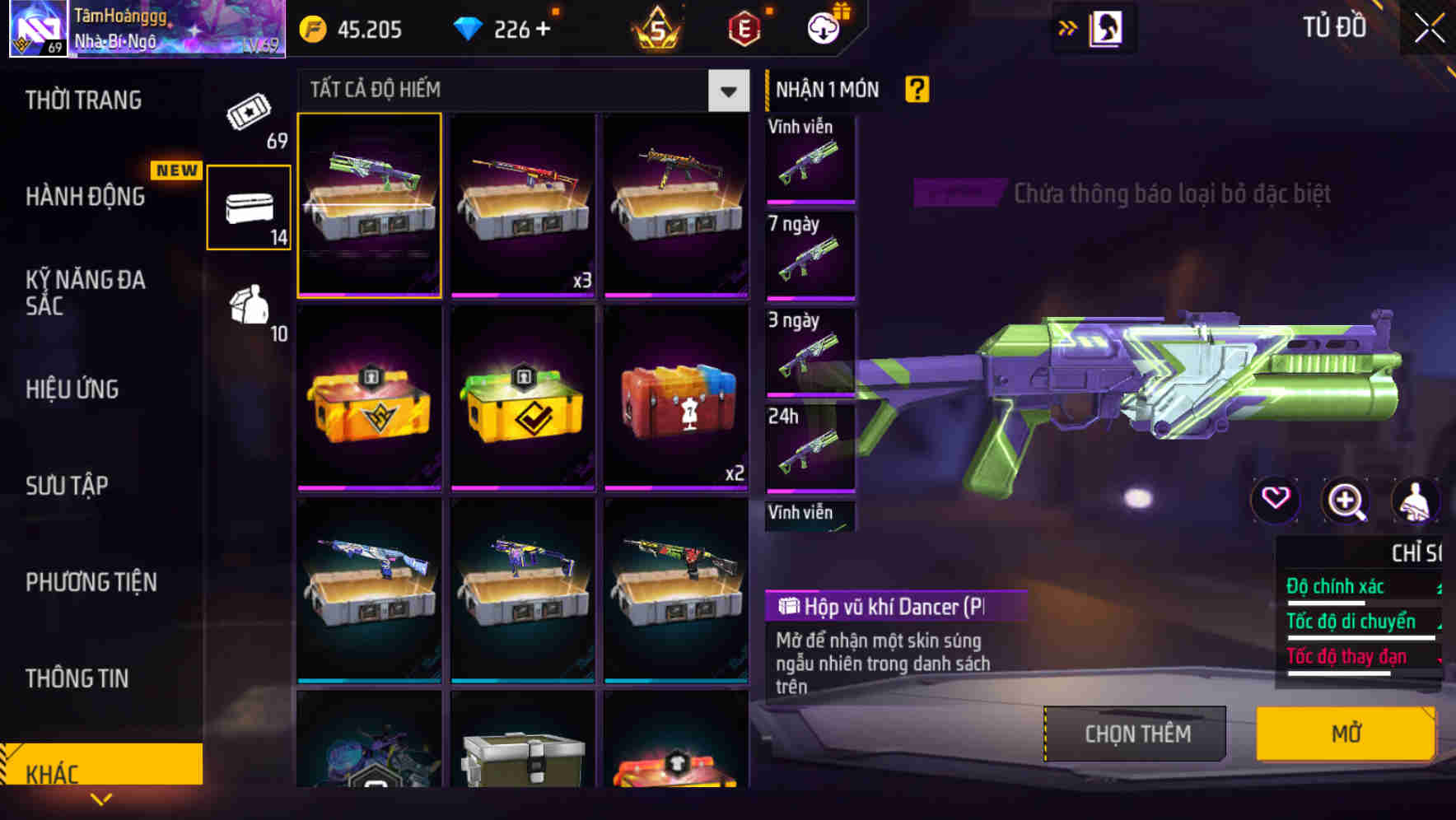Expand the sidebar with the down chevron
Viewport: 1456px width, 820px height.
point(101,799)
